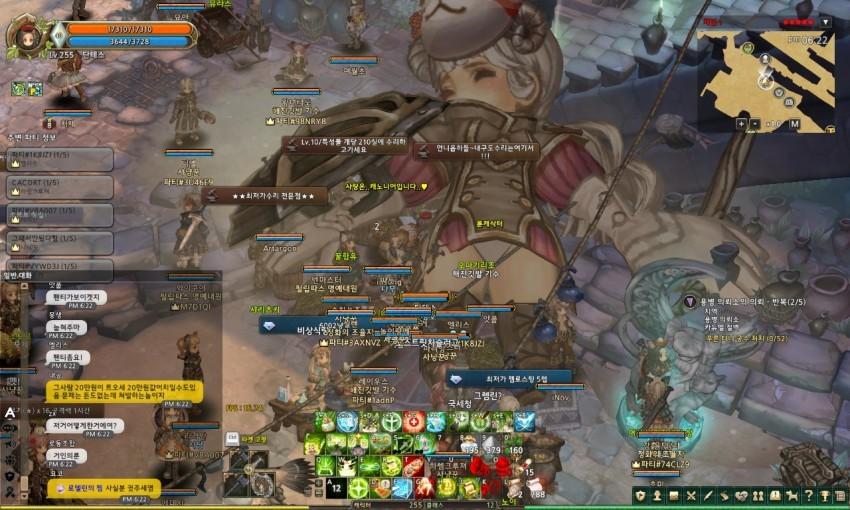Screen dimensions: 850x510
Task: Select the CACDRT party row
Action: tap(58, 186)
